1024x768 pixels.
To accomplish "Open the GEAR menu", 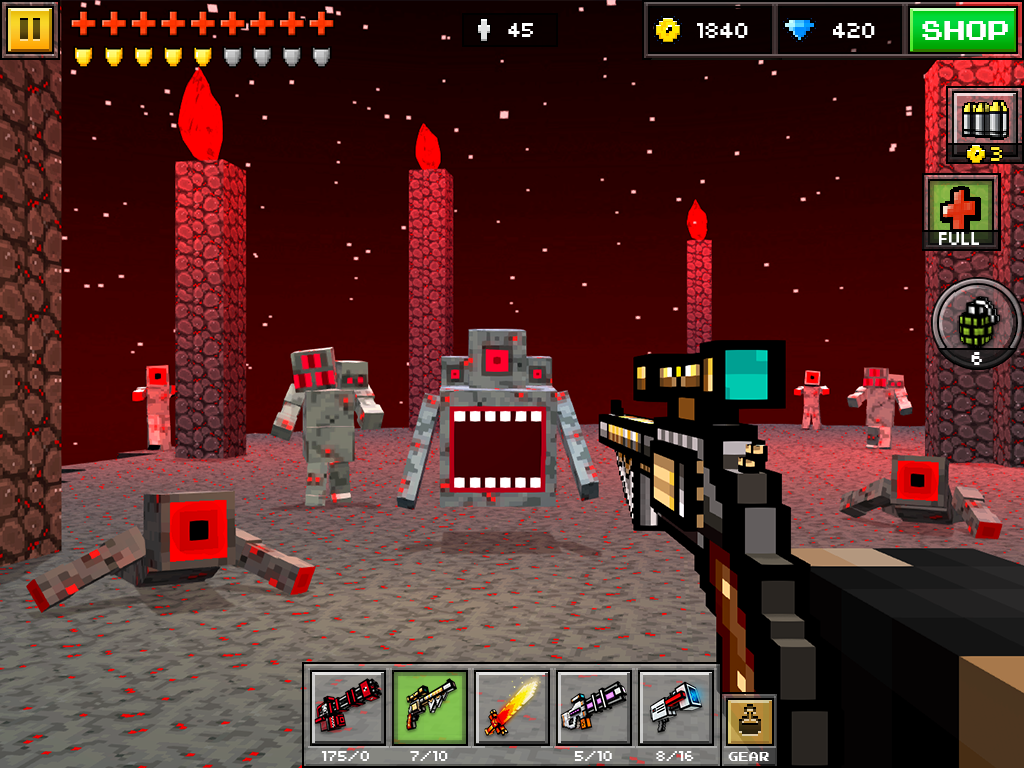I will (748, 730).
